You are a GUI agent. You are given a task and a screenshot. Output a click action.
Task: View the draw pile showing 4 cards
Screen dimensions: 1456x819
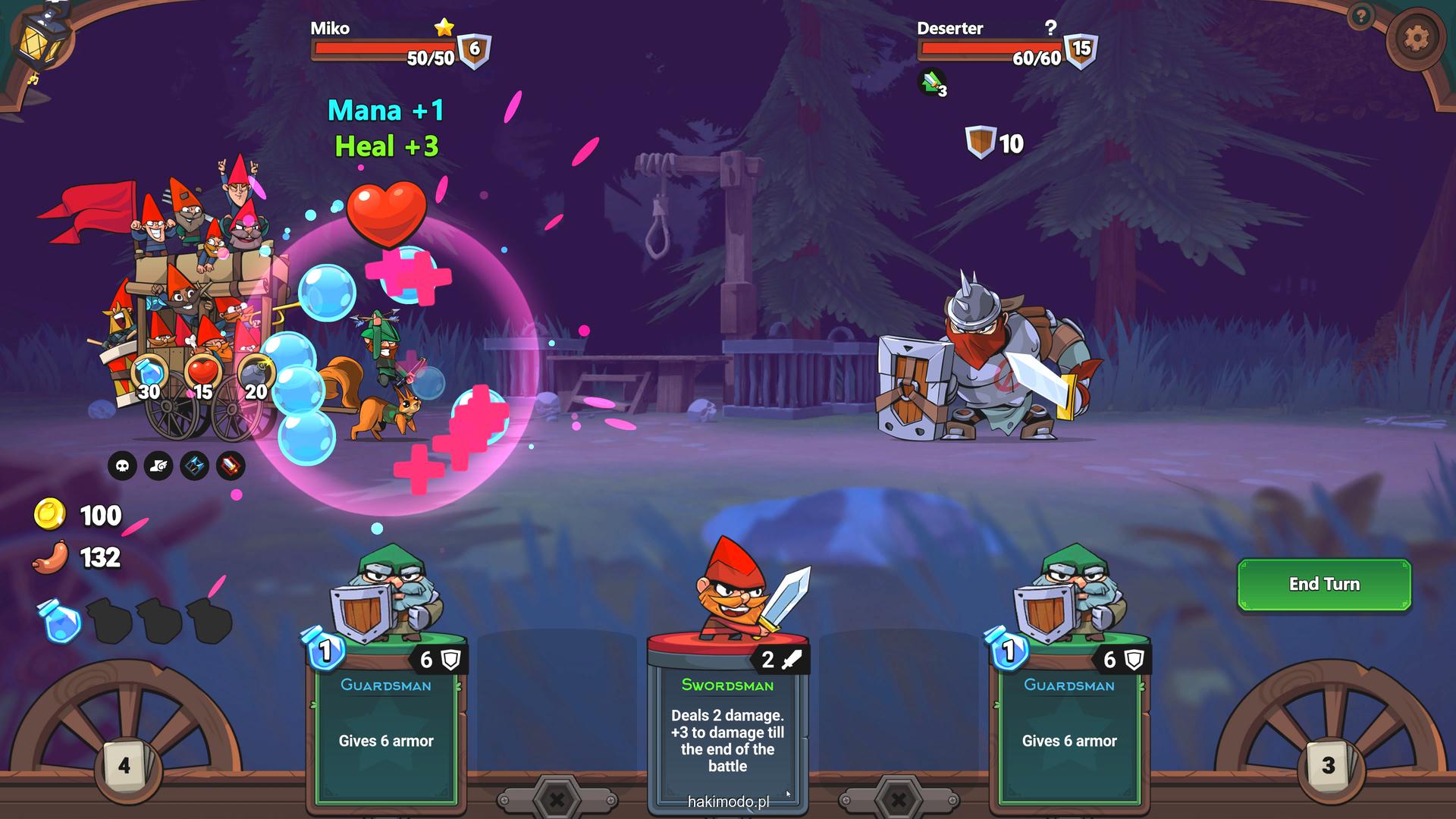coord(125,766)
